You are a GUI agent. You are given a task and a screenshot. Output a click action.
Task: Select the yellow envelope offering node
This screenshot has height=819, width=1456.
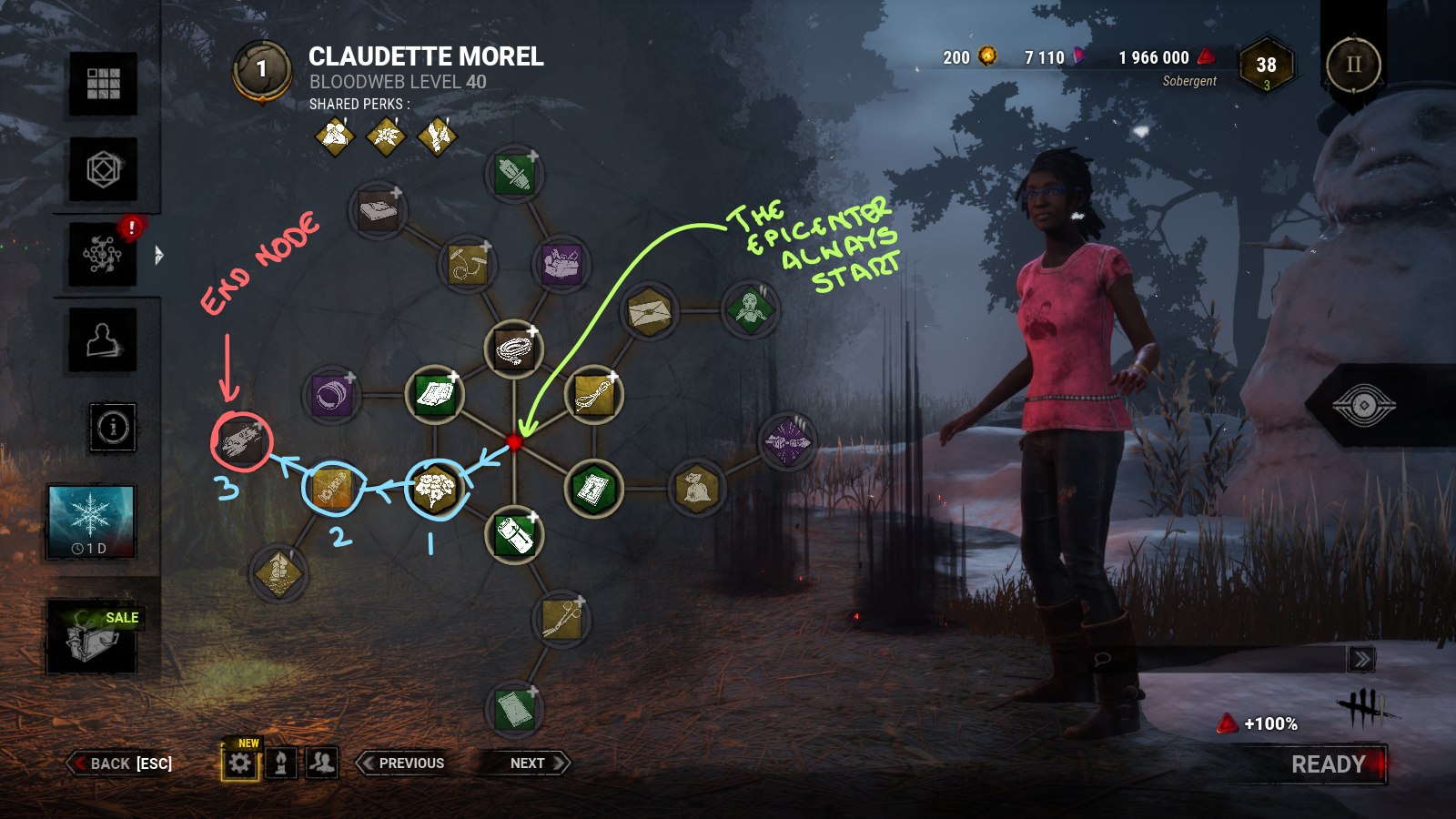649,311
